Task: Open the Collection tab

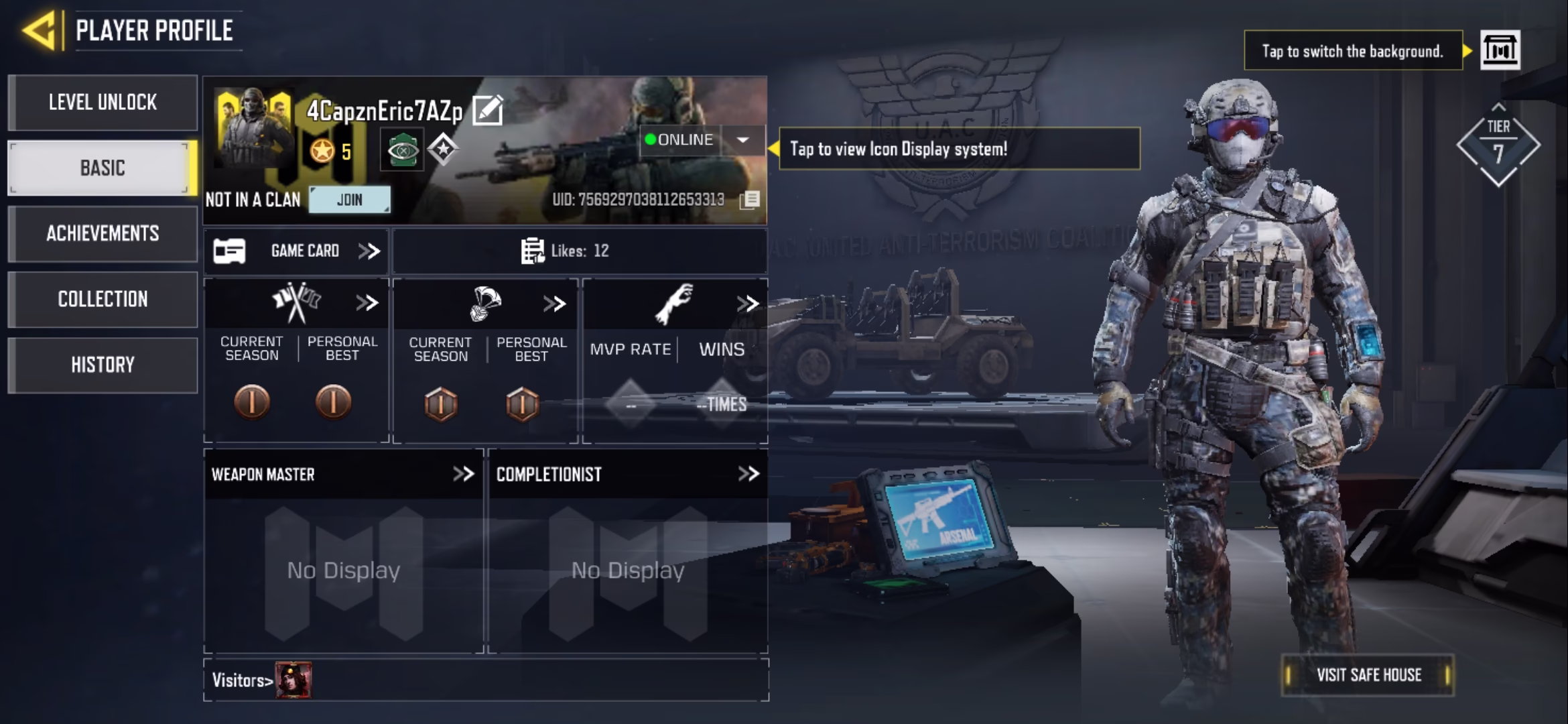Action: click(x=103, y=299)
